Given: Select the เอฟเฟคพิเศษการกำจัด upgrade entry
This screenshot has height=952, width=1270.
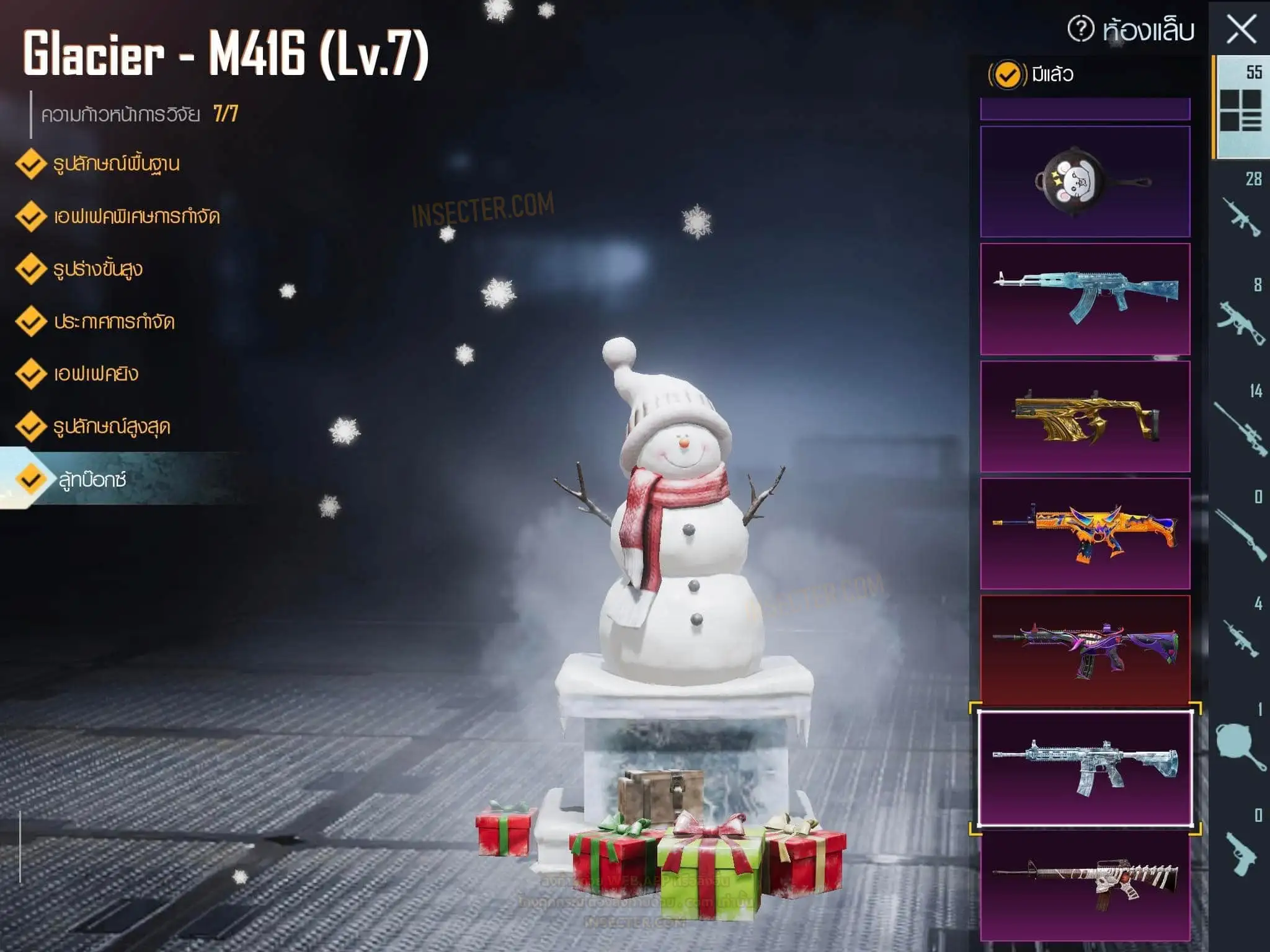Looking at the screenshot, I should coord(135,217).
